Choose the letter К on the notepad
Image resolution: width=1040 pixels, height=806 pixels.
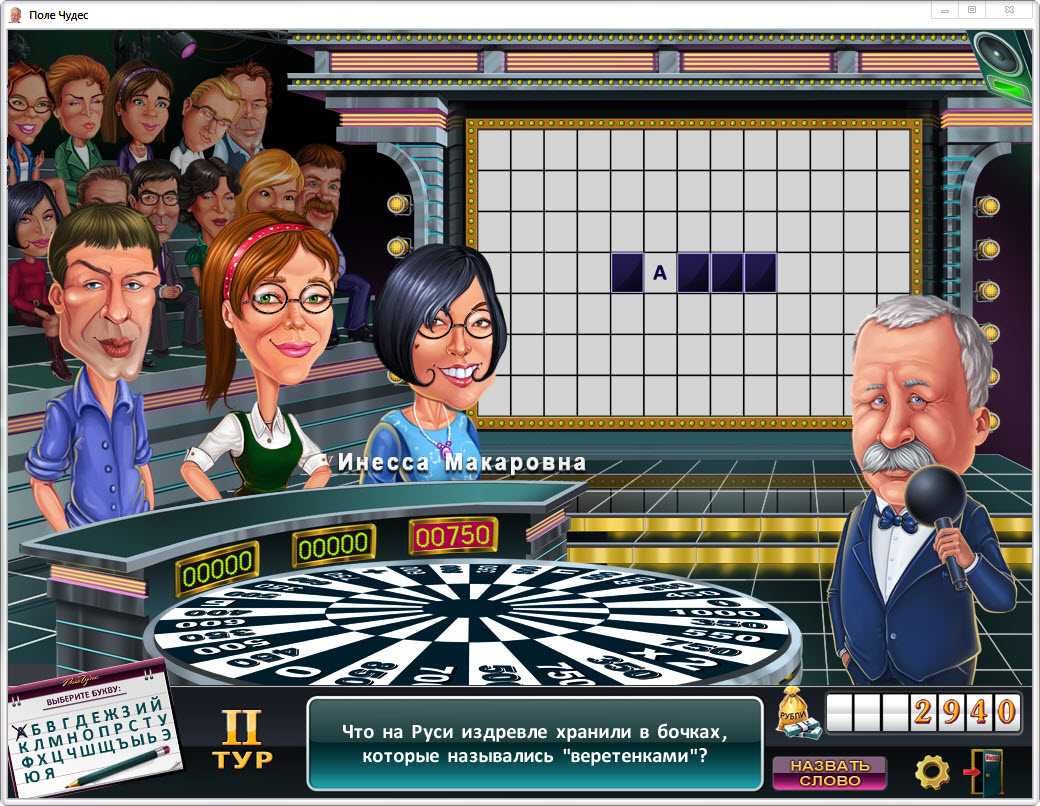(25, 745)
